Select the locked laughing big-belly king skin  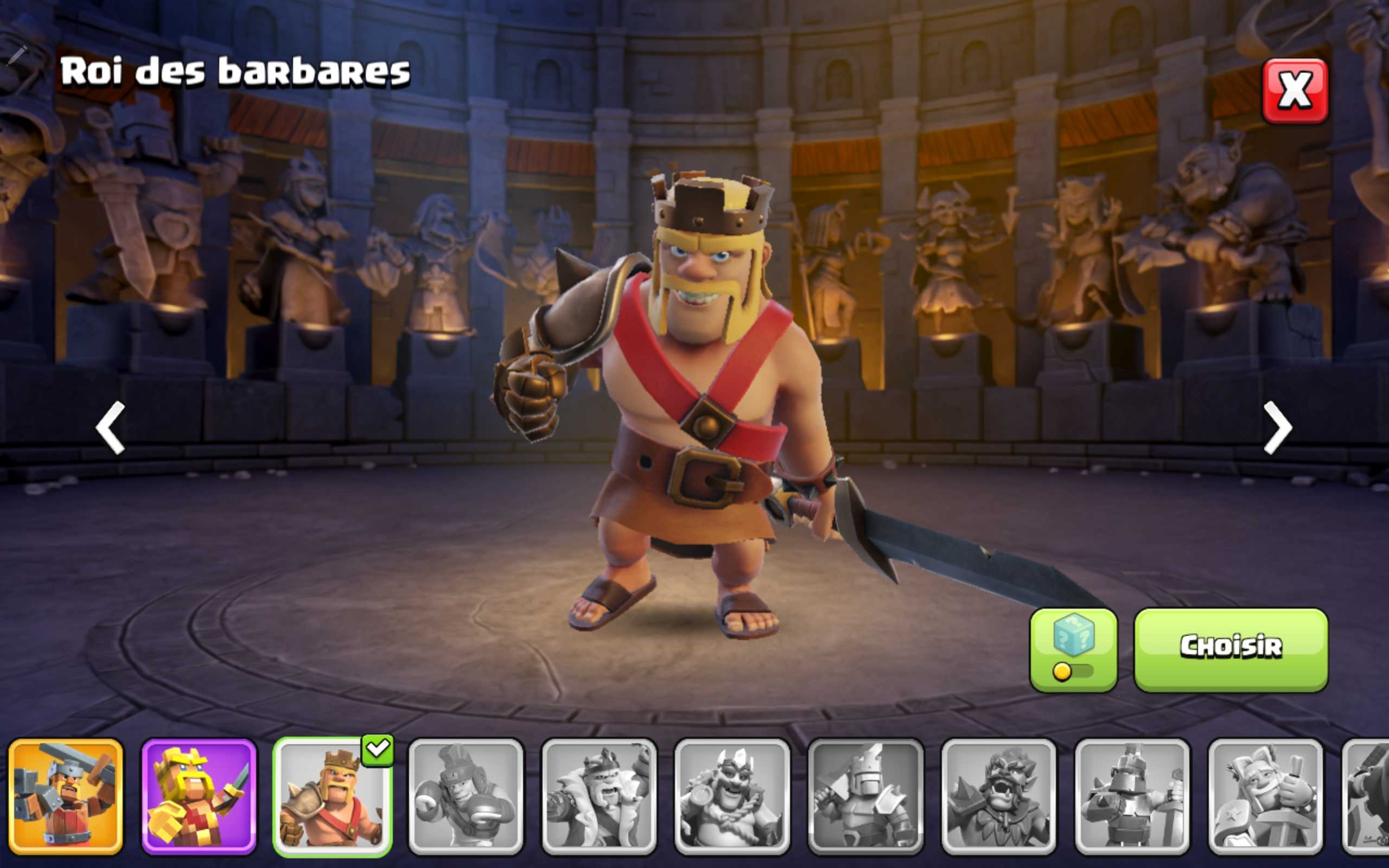click(732, 796)
